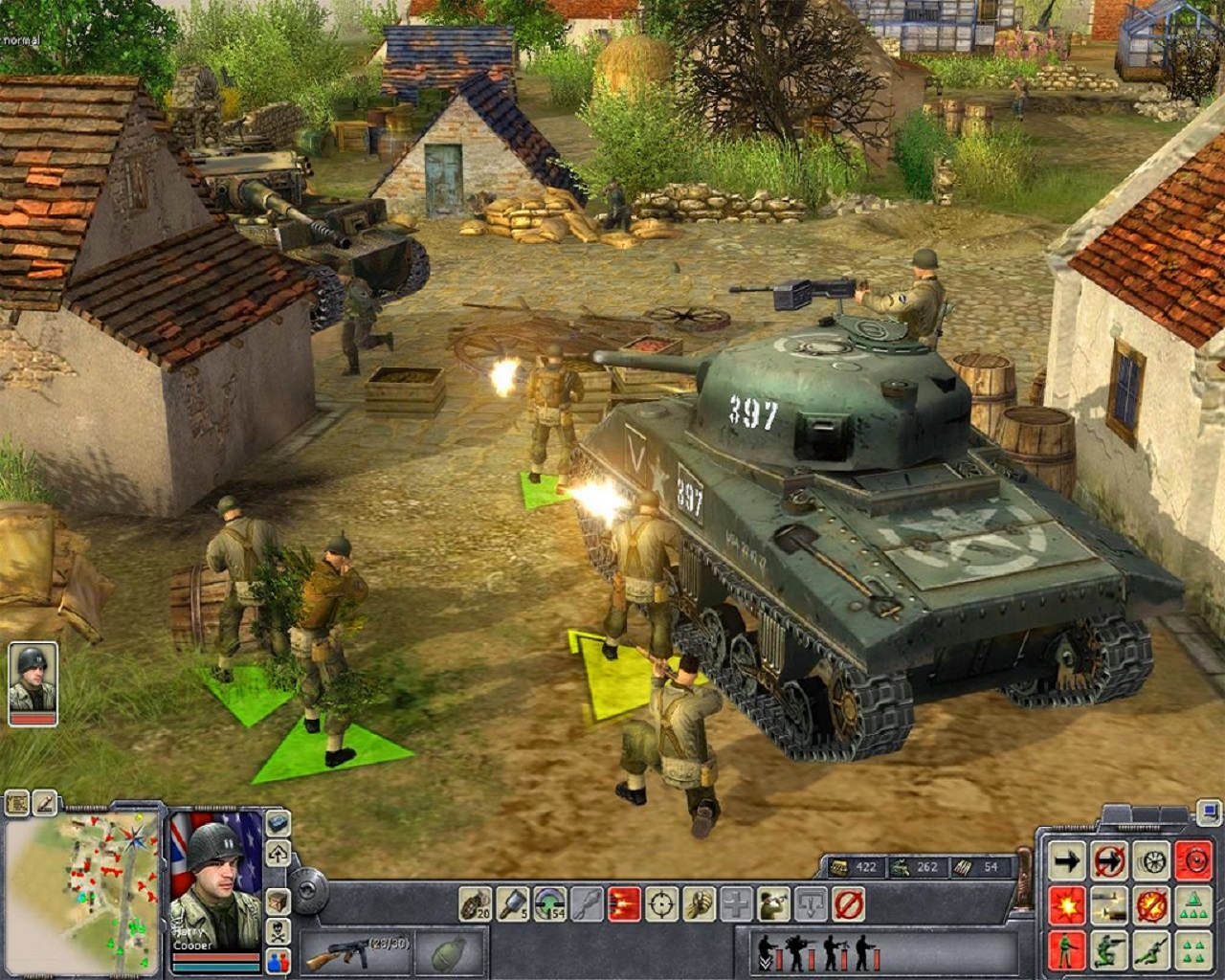Use the frag grenade with count 20
This screenshot has height=980, width=1225.
476,902
